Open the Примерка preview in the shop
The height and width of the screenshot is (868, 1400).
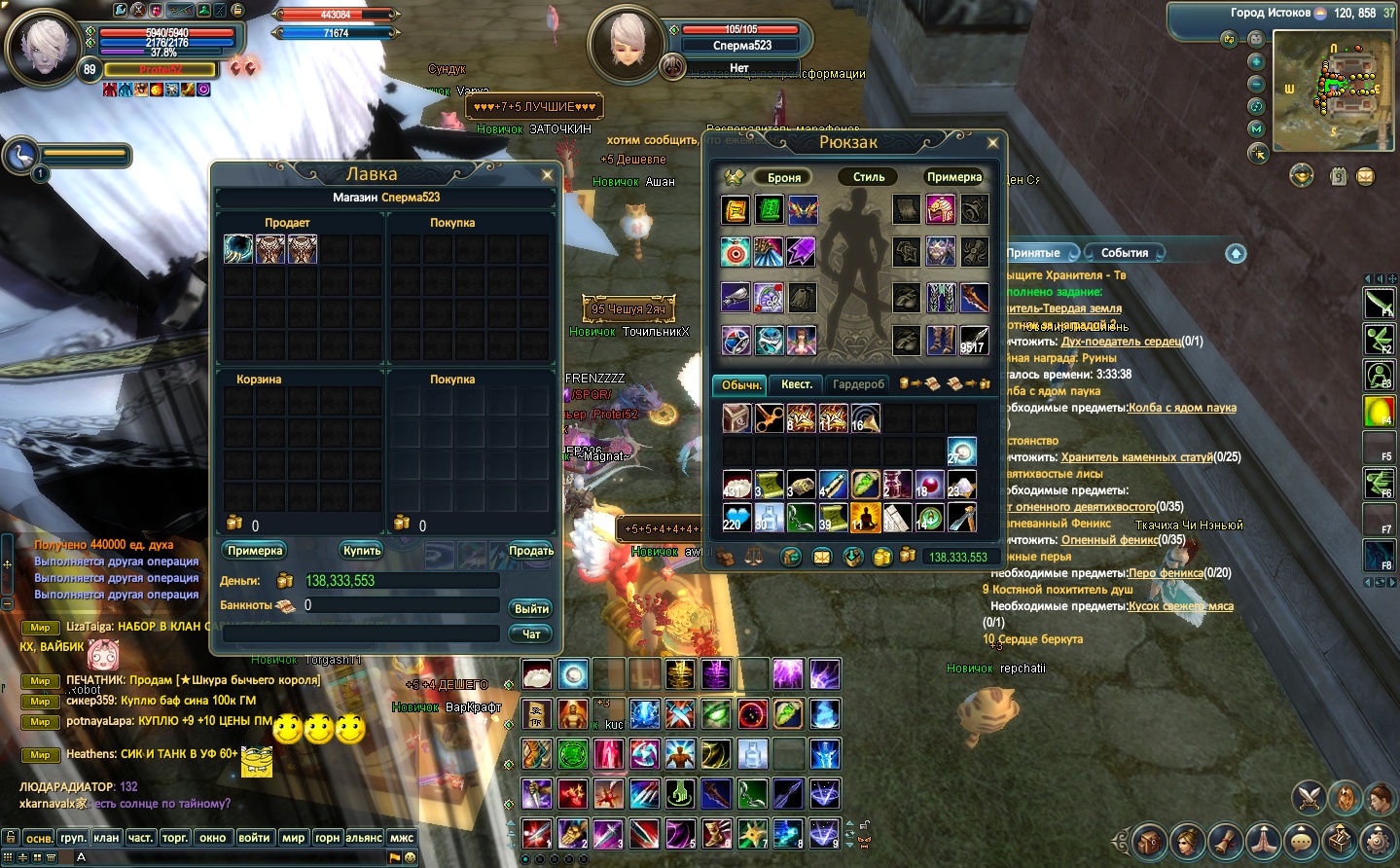(255, 551)
